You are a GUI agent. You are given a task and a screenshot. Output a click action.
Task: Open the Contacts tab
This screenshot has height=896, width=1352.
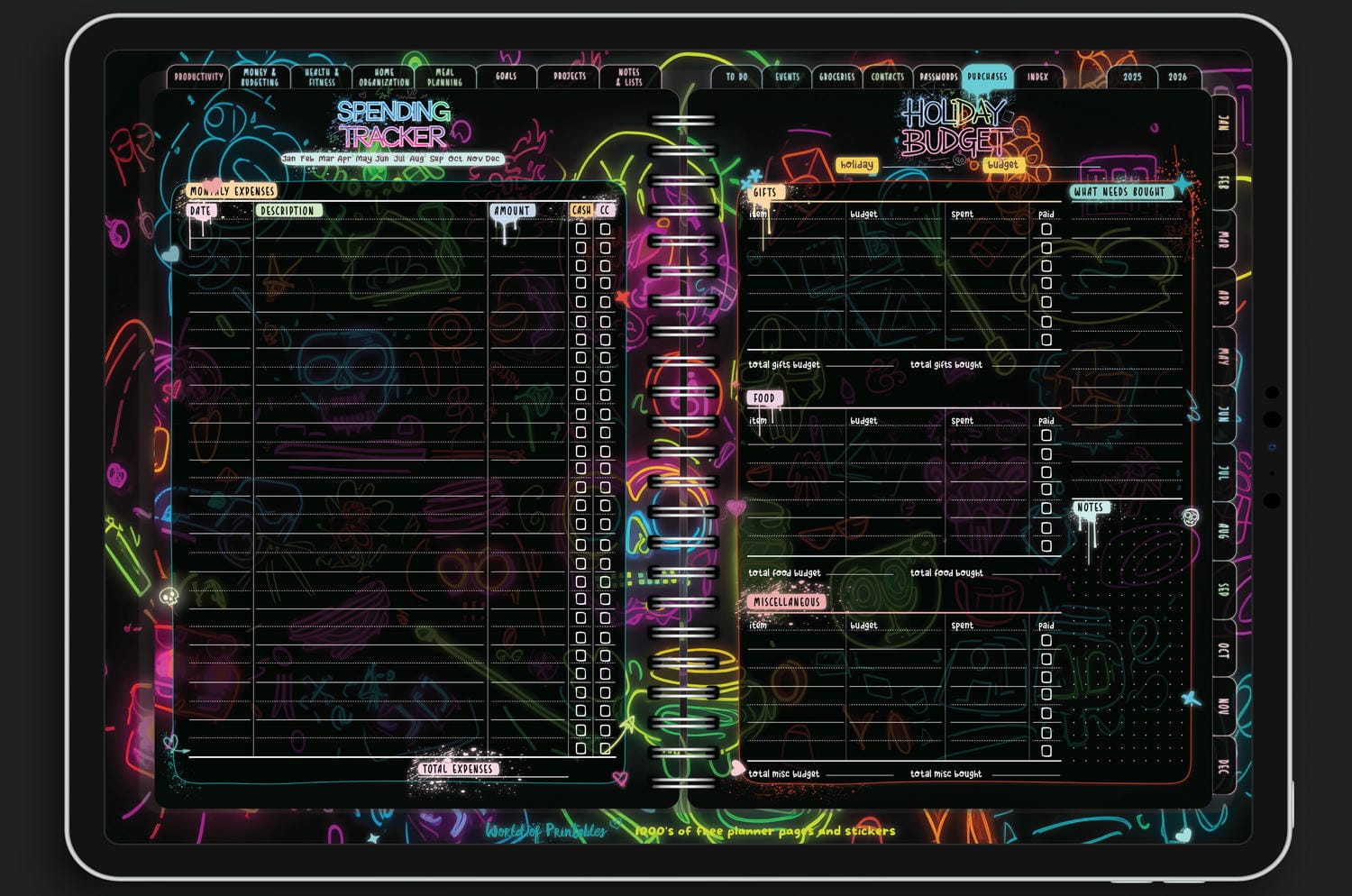coord(888,78)
